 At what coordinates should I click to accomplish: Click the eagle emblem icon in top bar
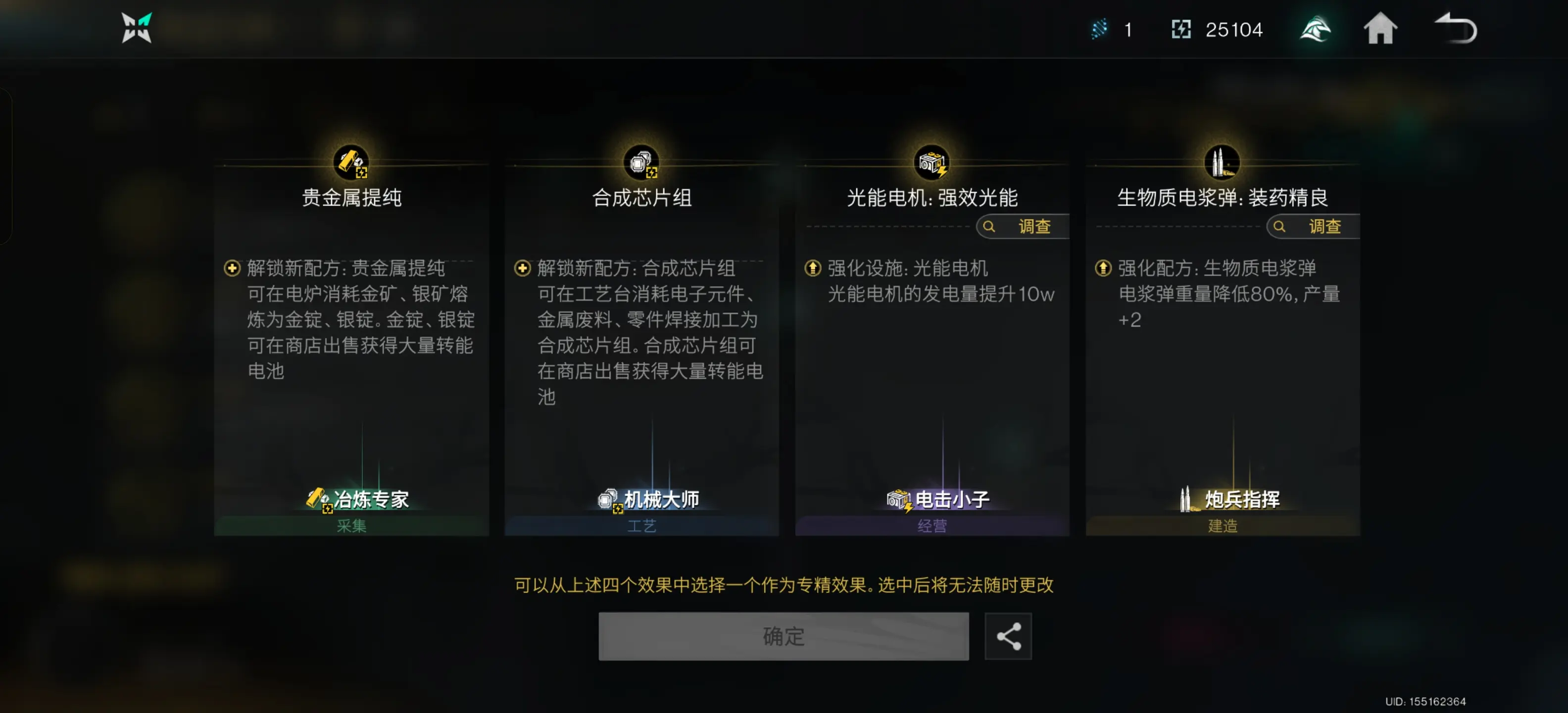(x=1315, y=29)
